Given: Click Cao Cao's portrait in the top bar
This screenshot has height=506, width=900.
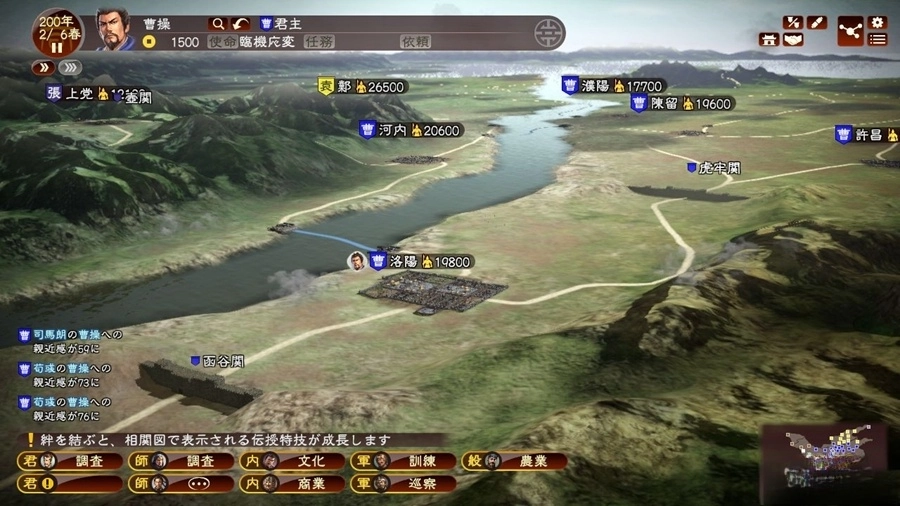Looking at the screenshot, I should (114, 30).
